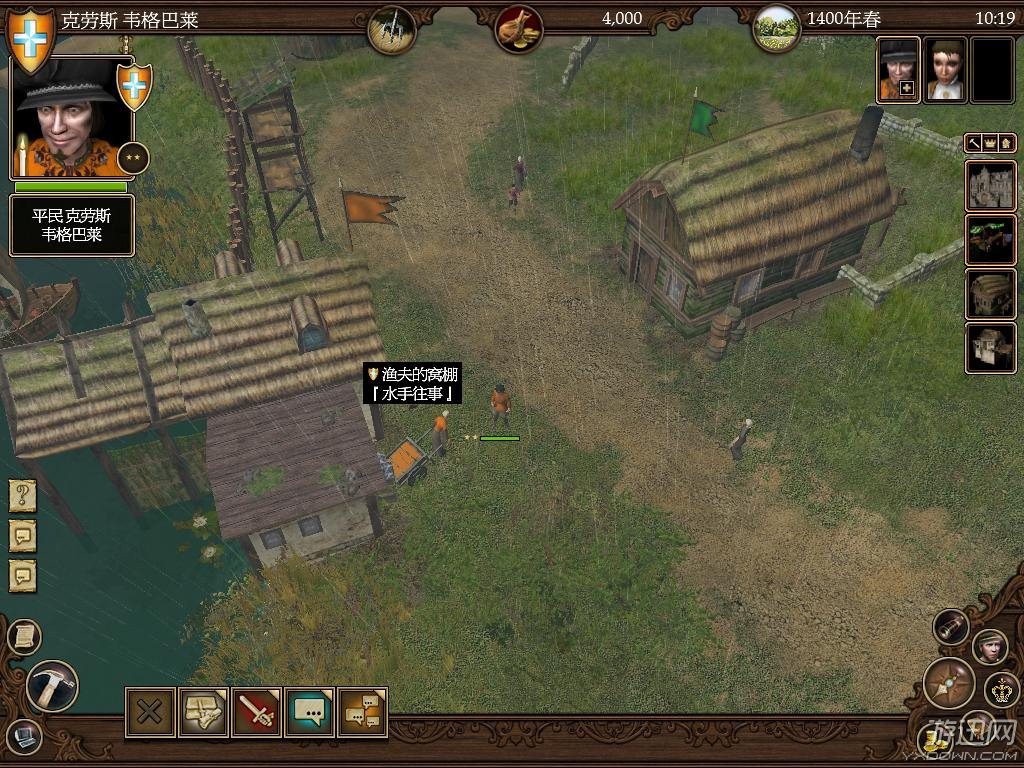Activate the bones and parchment action
This screenshot has width=1024, height=768.
(203, 712)
